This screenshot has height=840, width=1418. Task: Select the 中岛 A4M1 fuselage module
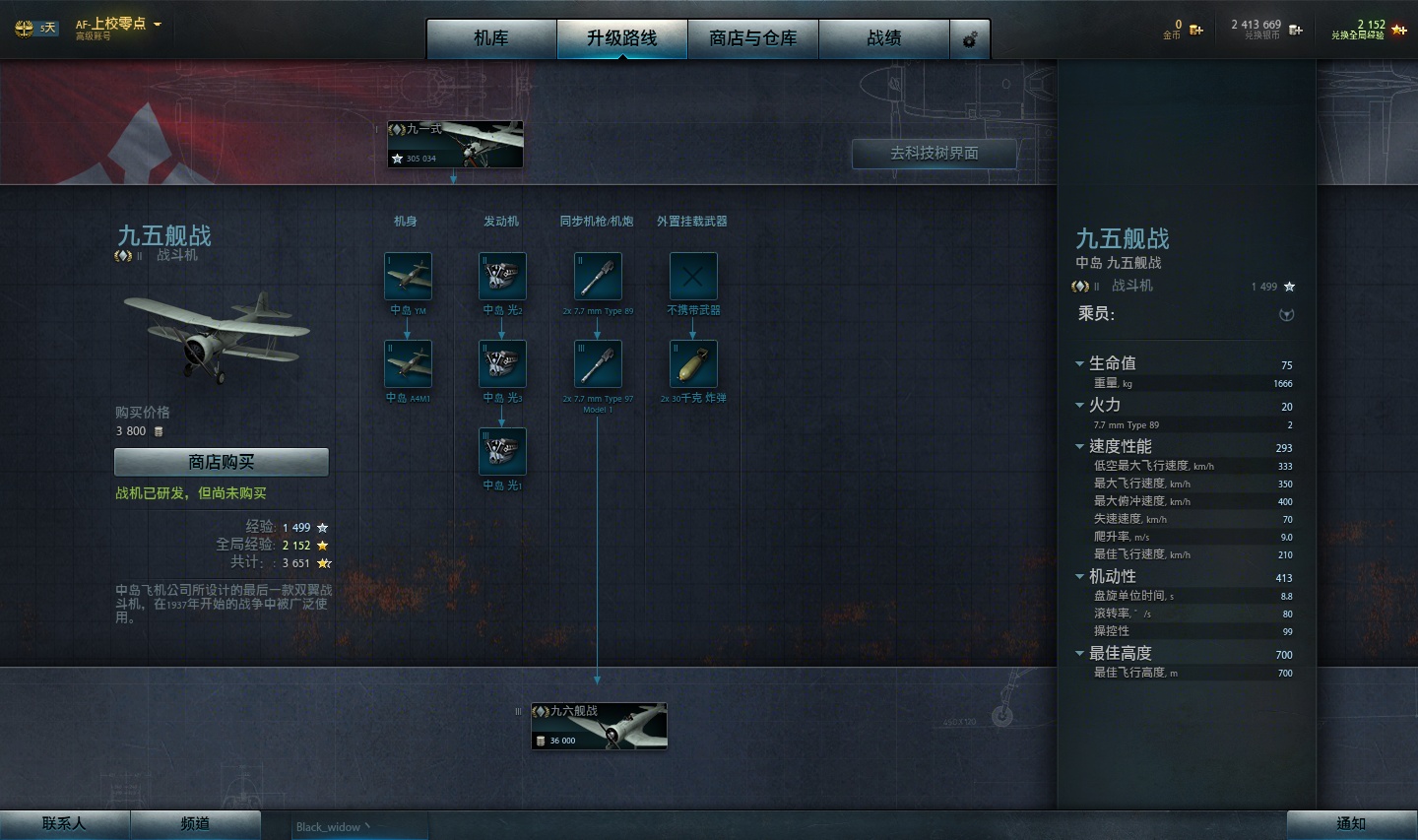408,365
